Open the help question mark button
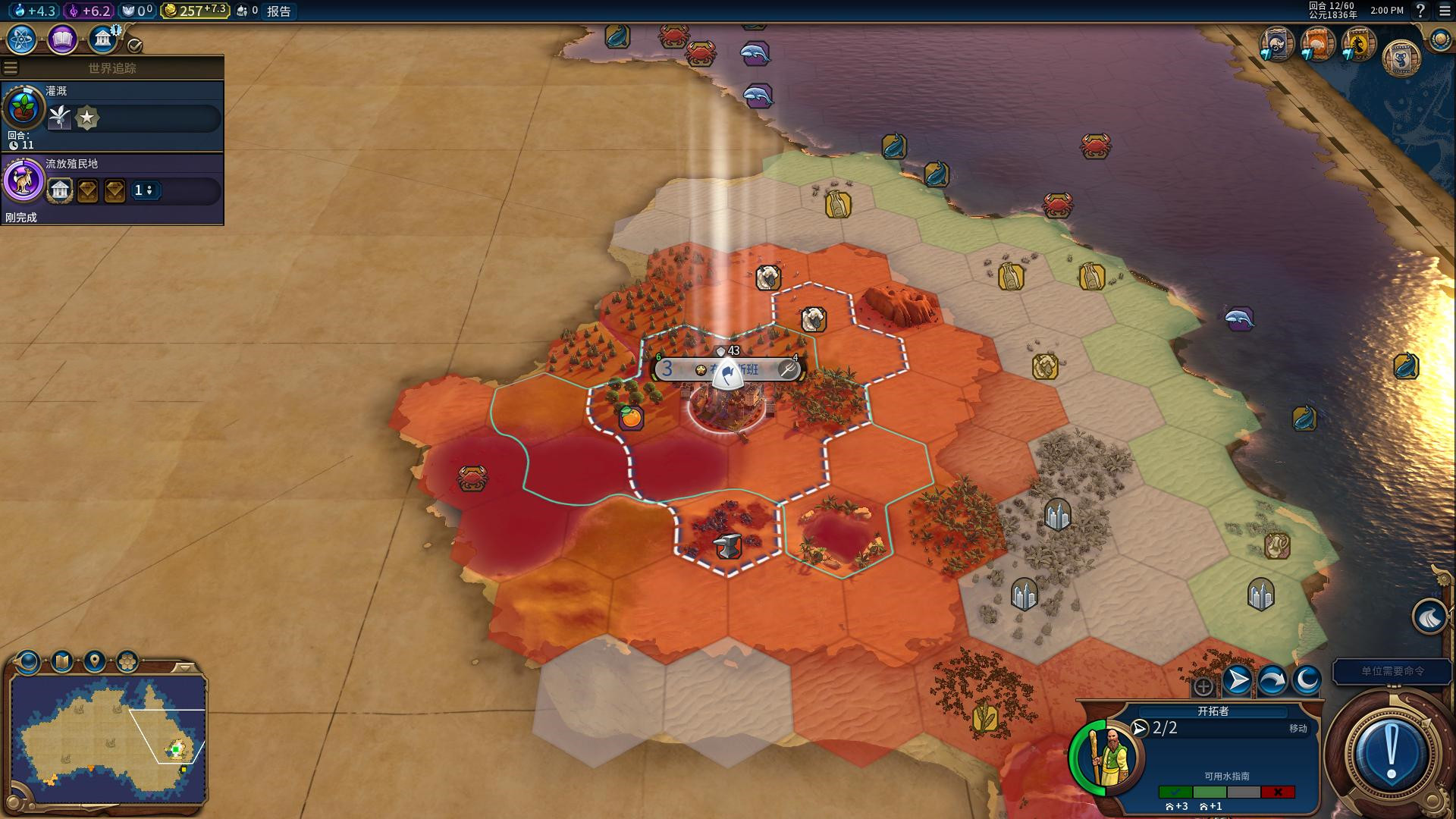This screenshot has width=1456, height=819. (x=1421, y=11)
